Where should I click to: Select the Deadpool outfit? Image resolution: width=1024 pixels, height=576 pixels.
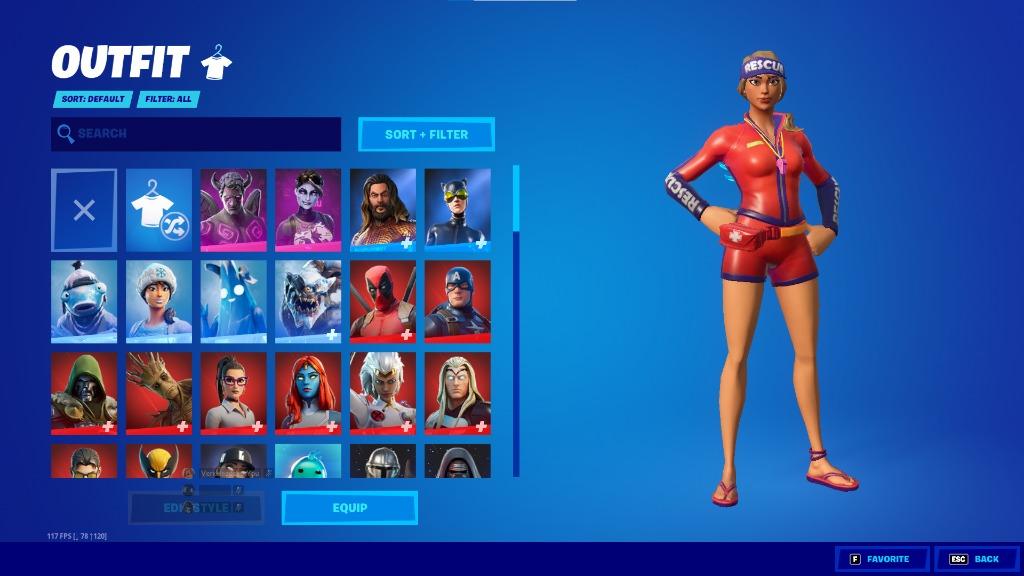pyautogui.click(x=383, y=300)
